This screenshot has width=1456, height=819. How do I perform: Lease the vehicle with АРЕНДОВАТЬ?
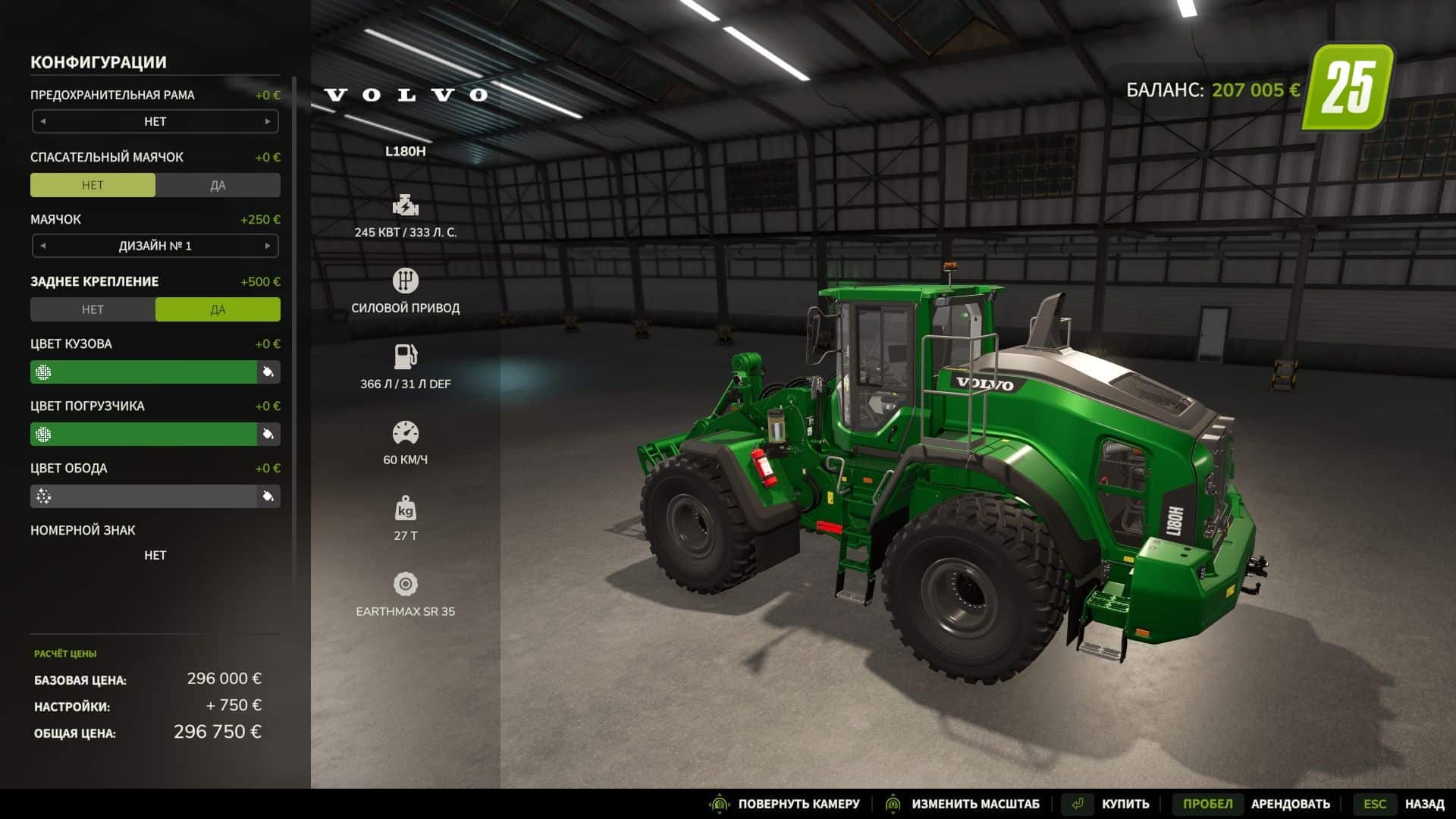[x=1290, y=804]
